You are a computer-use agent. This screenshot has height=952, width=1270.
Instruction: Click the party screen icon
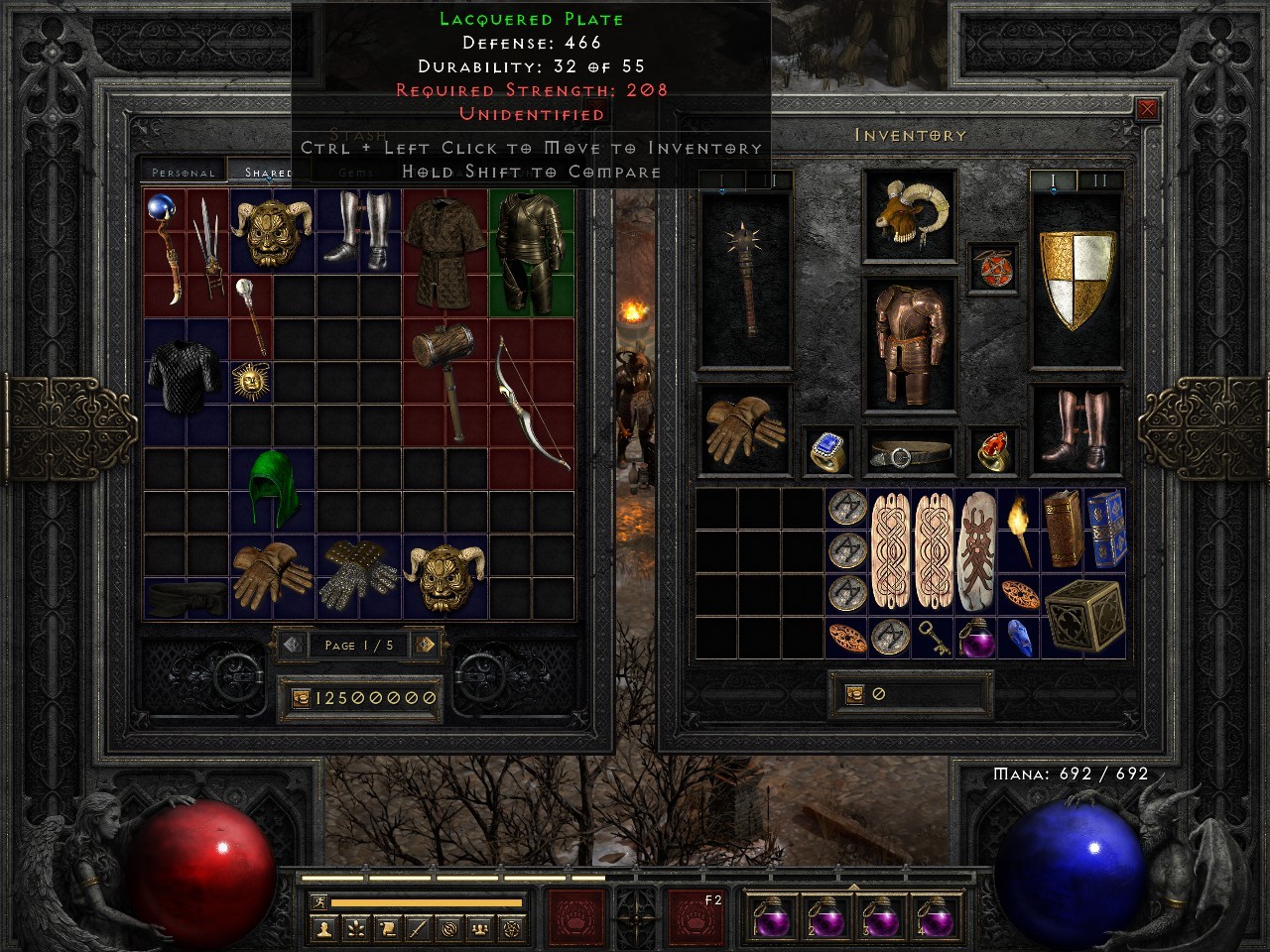click(479, 927)
